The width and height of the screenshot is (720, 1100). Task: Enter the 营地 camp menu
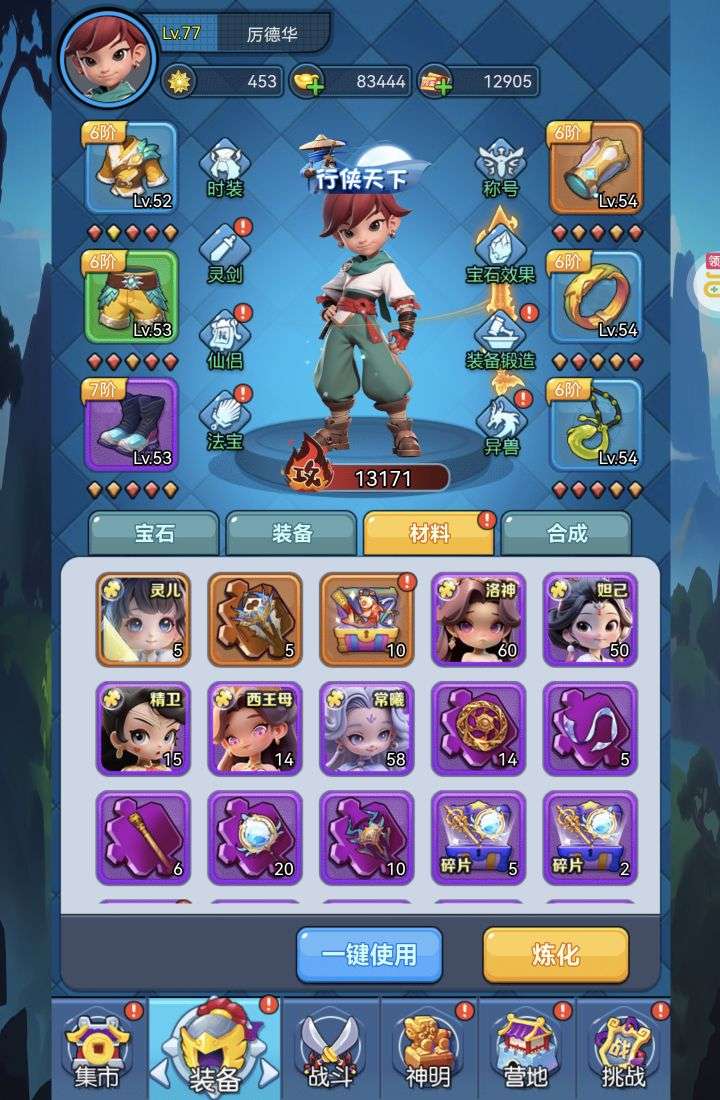[x=526, y=1050]
